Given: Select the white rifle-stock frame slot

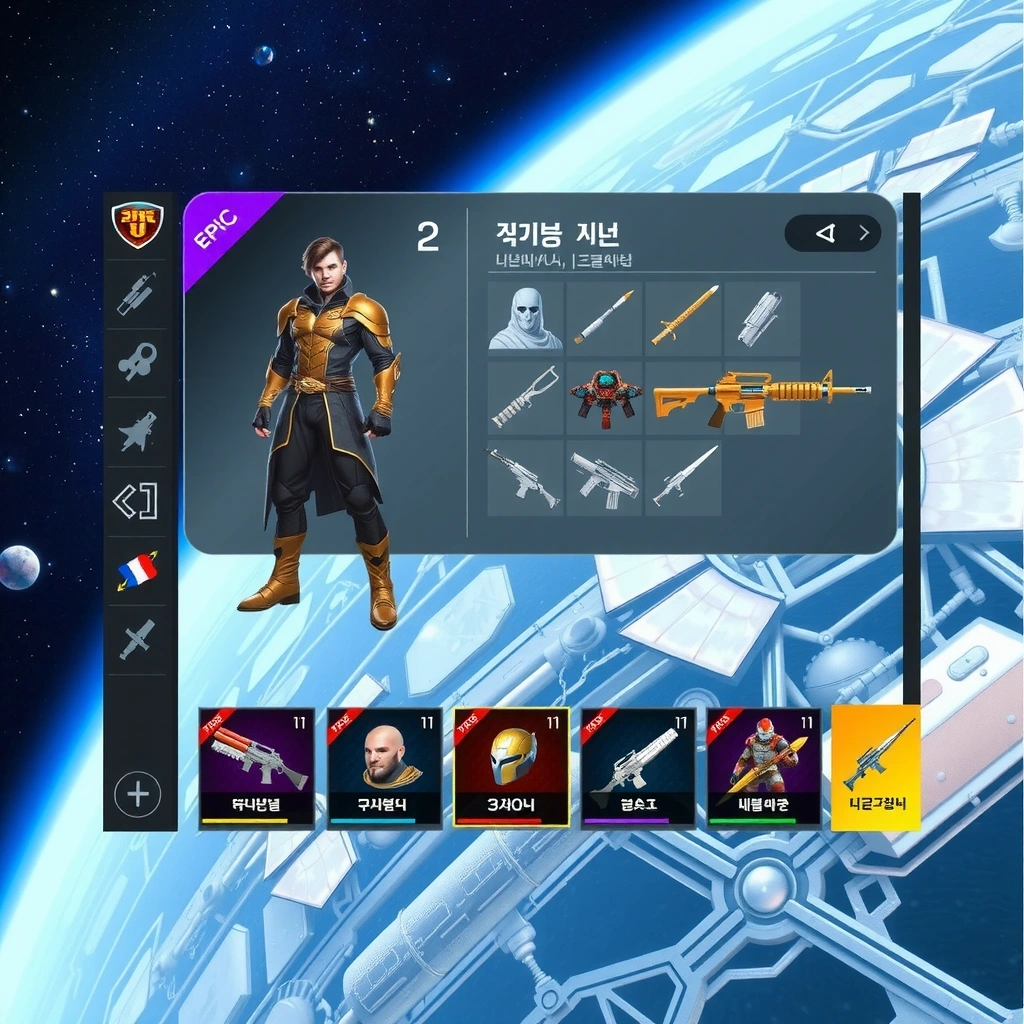Looking at the screenshot, I should coord(525,398).
